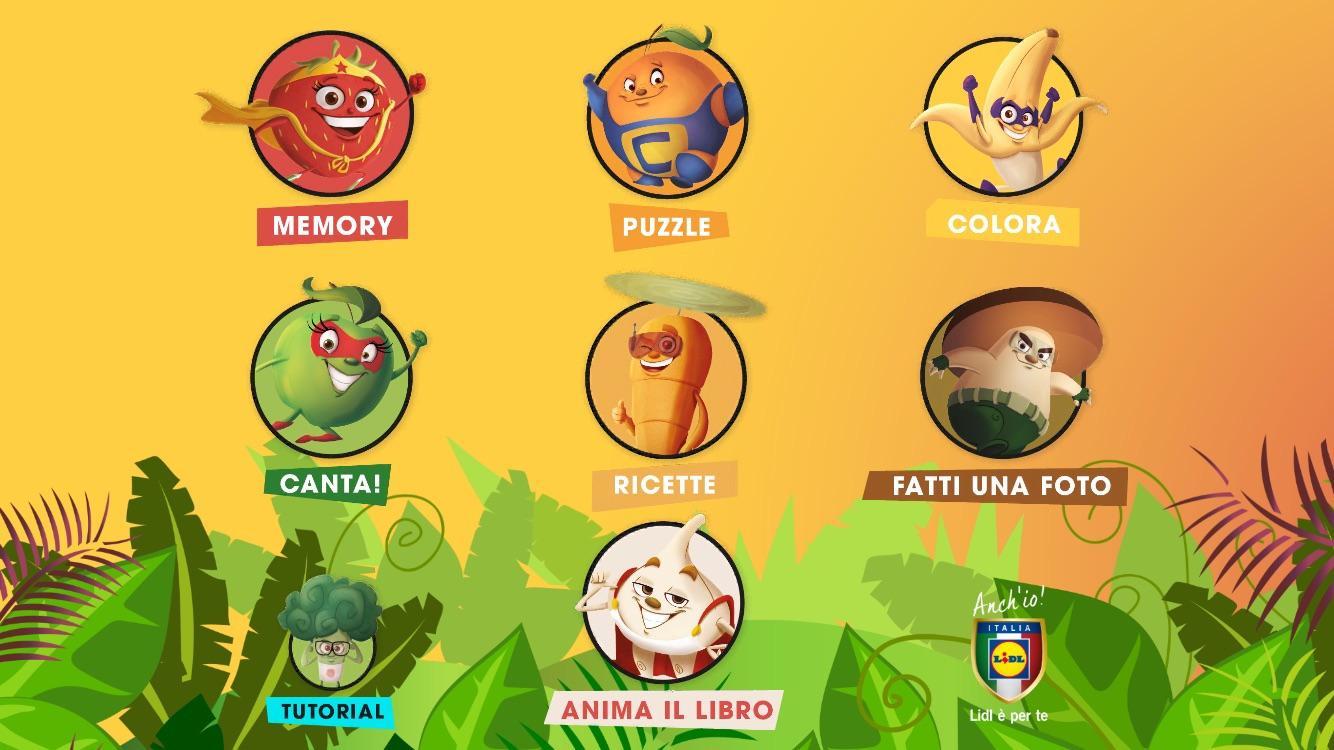Image resolution: width=1334 pixels, height=750 pixels.
Task: Choose the orange character circle
Action: (666, 118)
